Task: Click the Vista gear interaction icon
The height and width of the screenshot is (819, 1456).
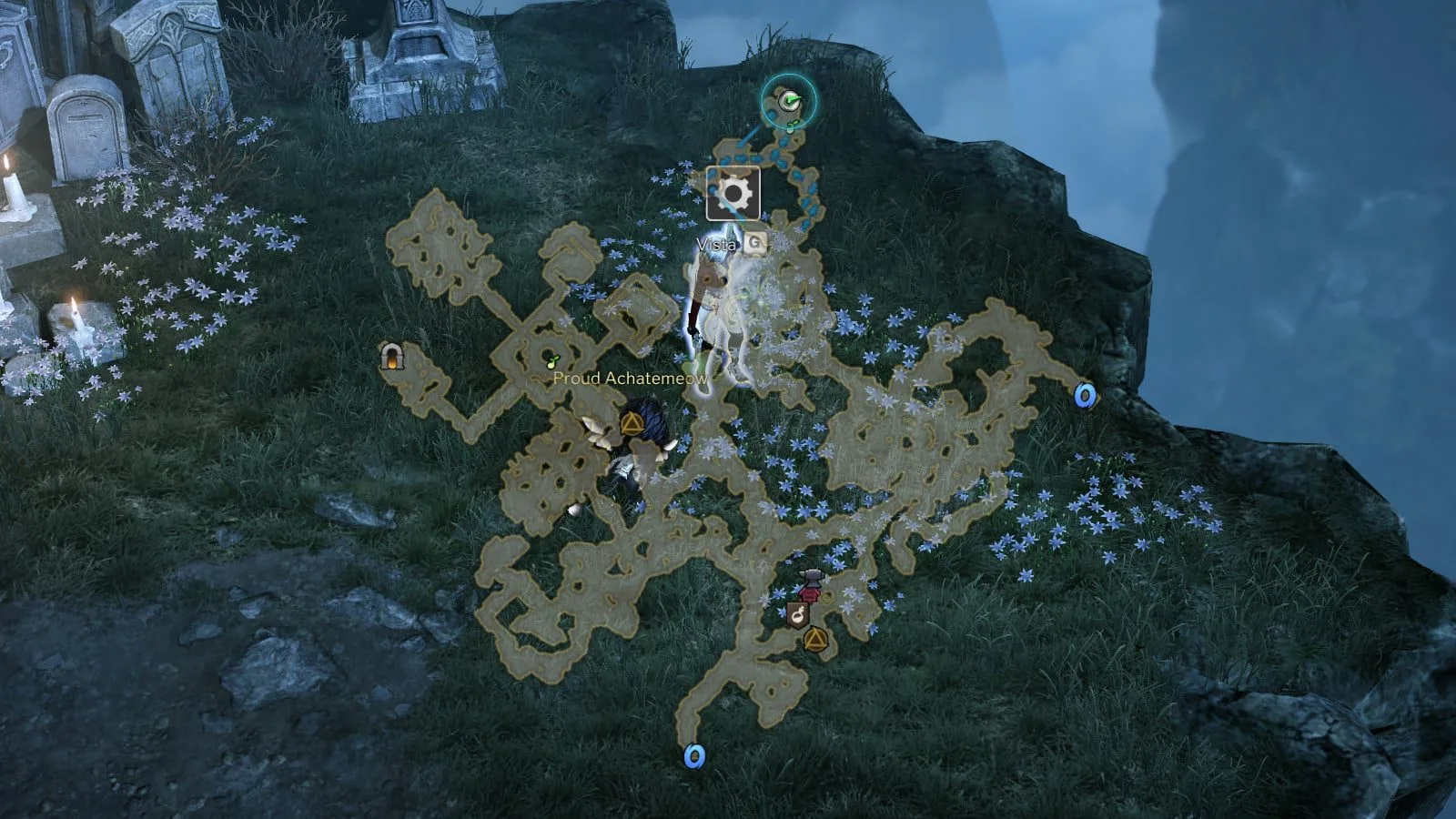Action: pyautogui.click(x=733, y=193)
